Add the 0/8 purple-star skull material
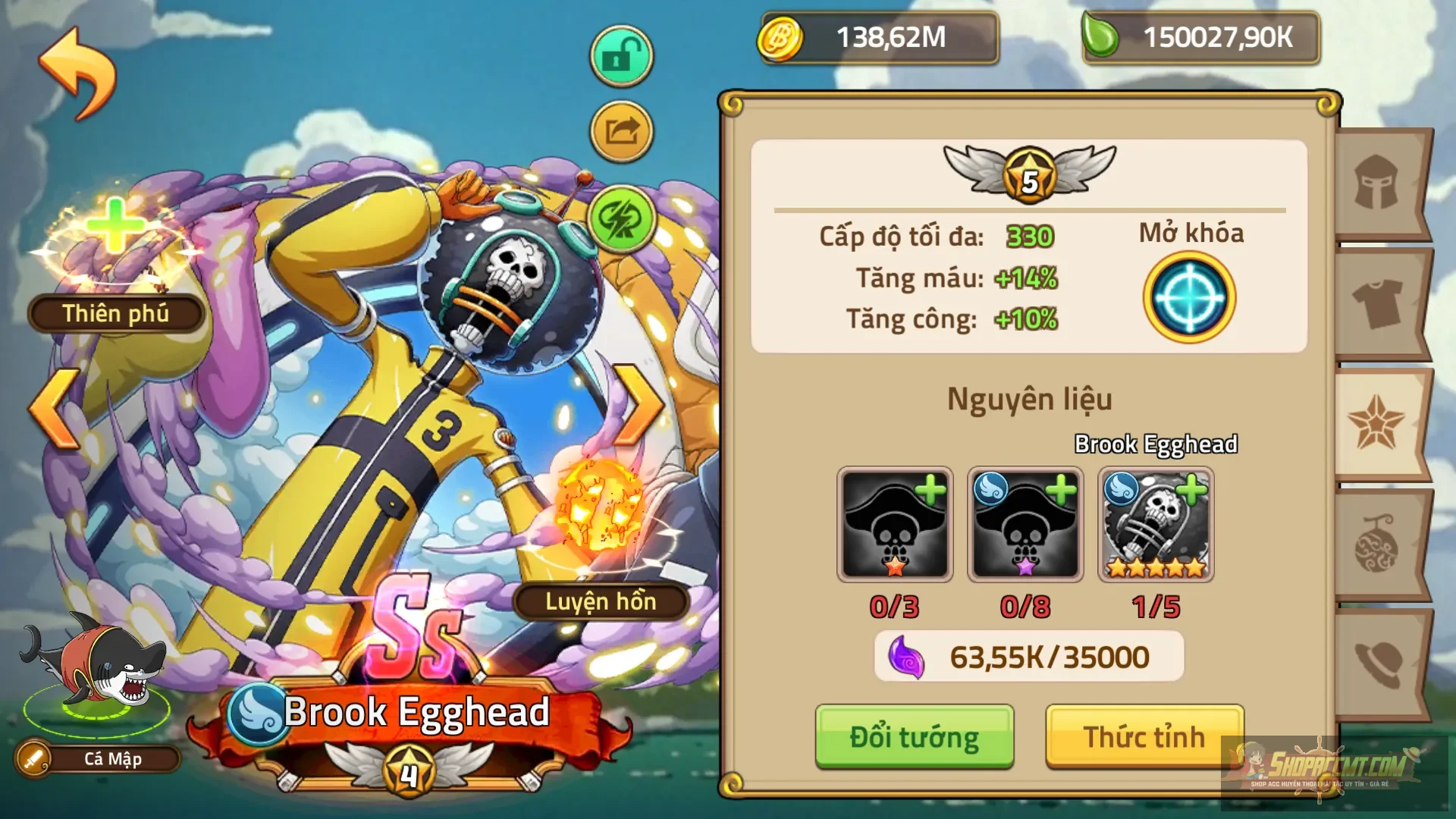Image resolution: width=1456 pixels, height=819 pixels. coord(1025,525)
